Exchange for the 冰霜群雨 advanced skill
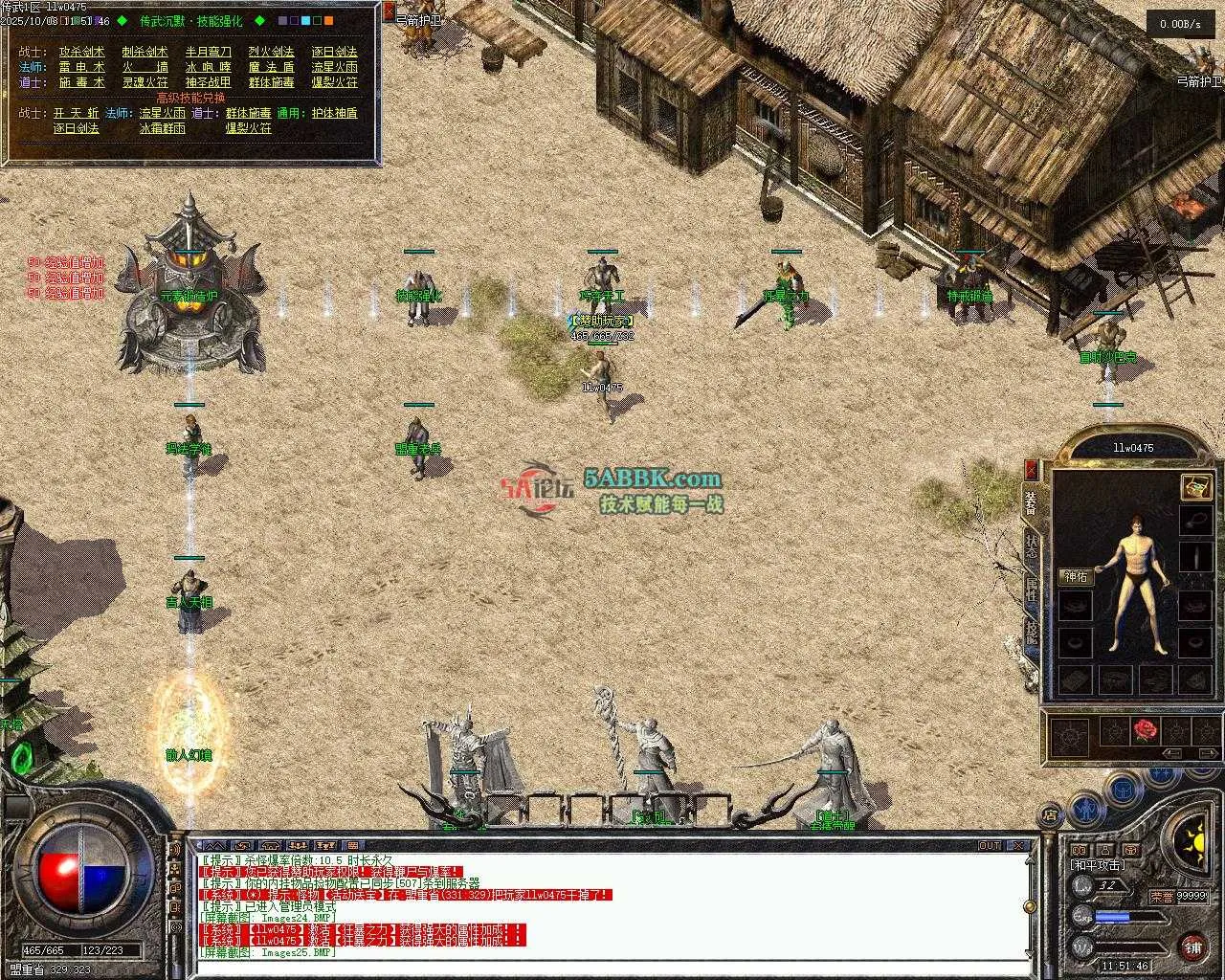 pyautogui.click(x=162, y=127)
